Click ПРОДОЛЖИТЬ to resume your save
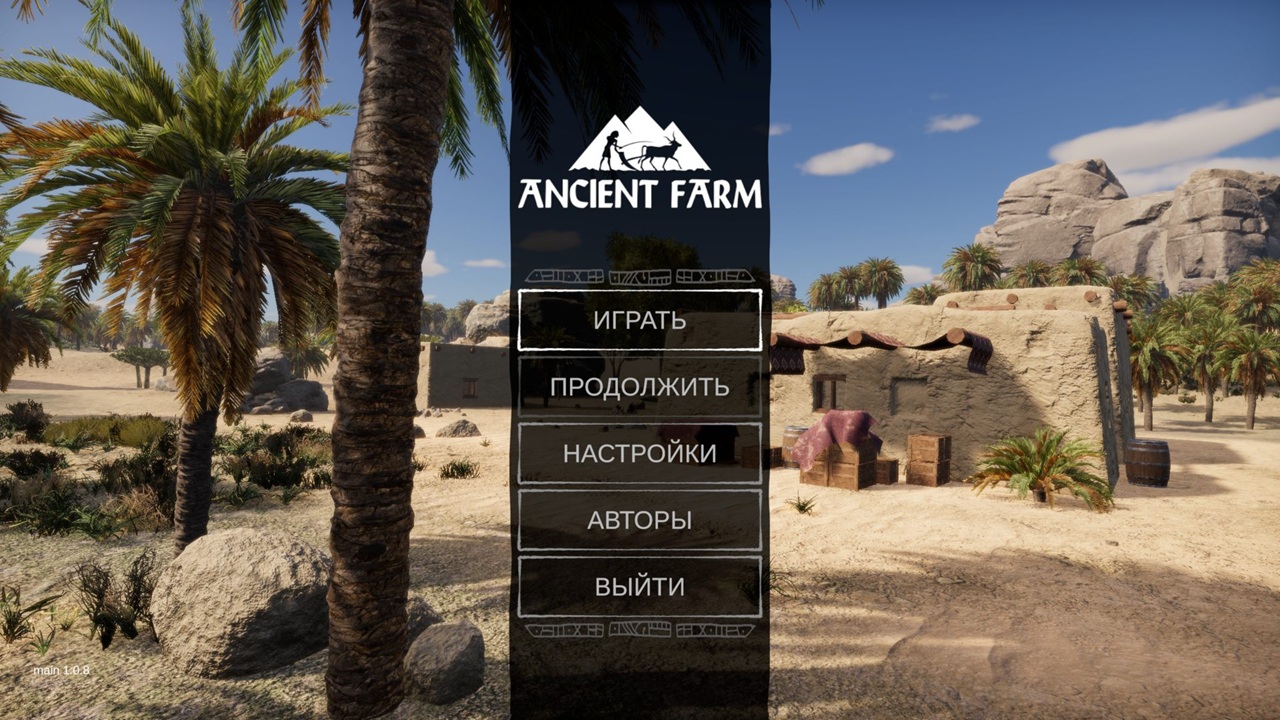The height and width of the screenshot is (720, 1280). pos(640,387)
